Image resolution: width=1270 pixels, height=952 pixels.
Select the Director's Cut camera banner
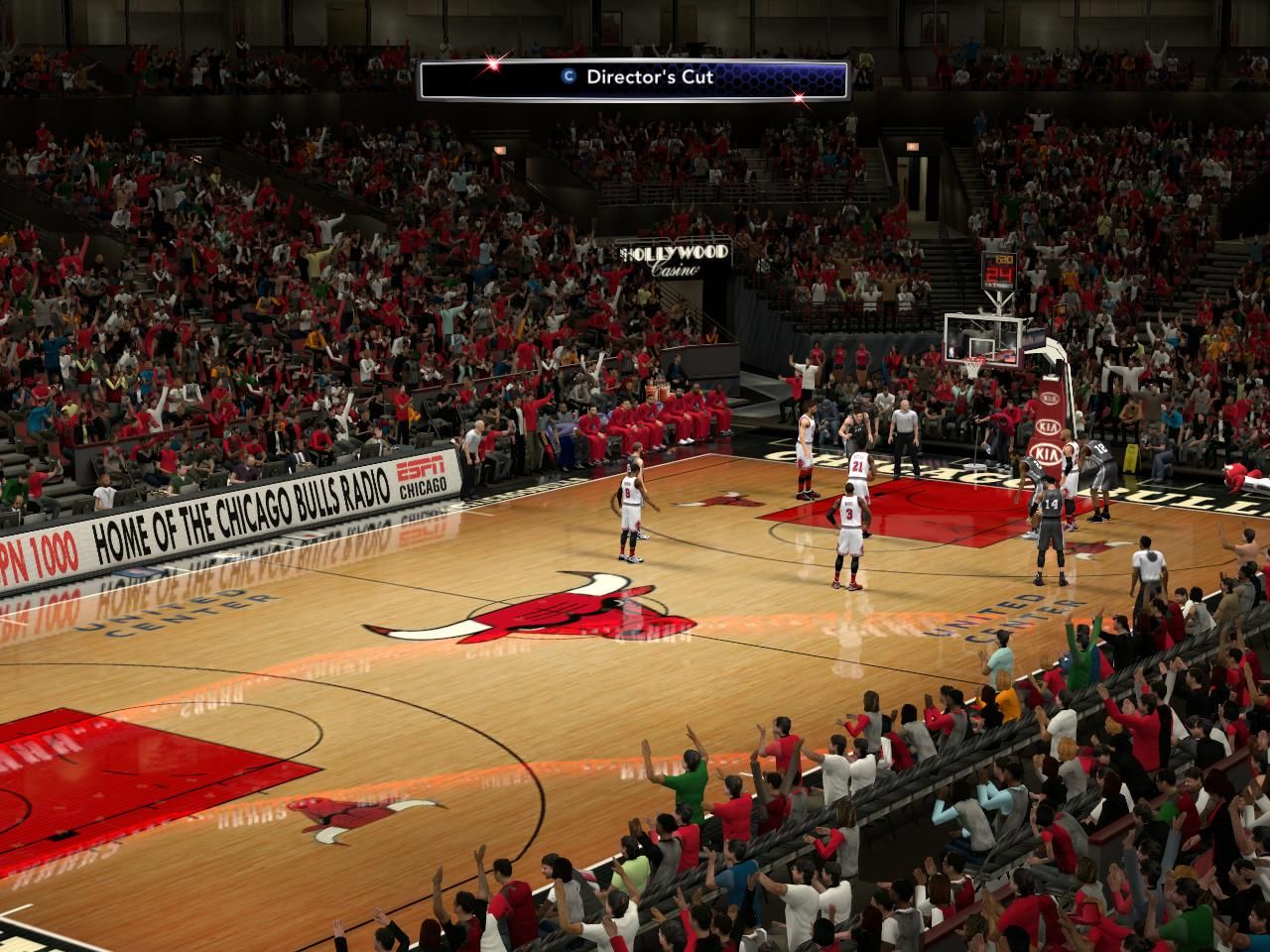pyautogui.click(x=633, y=79)
